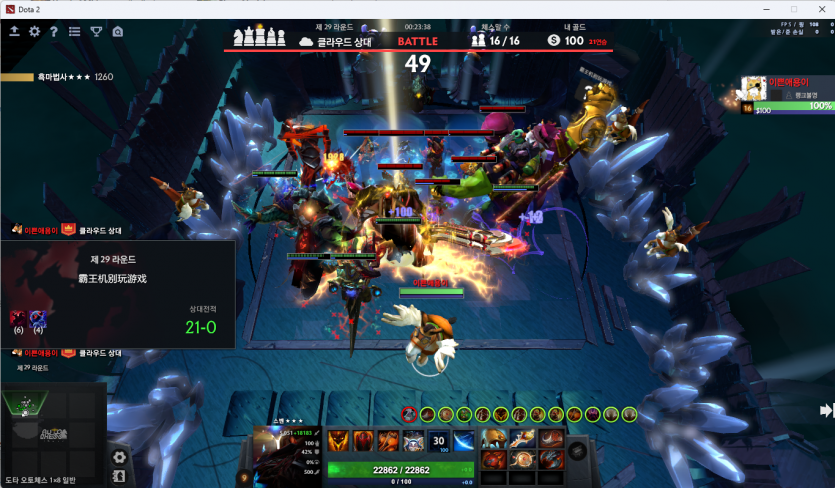Click the player avatar in the top-right scoreboard

click(x=751, y=87)
